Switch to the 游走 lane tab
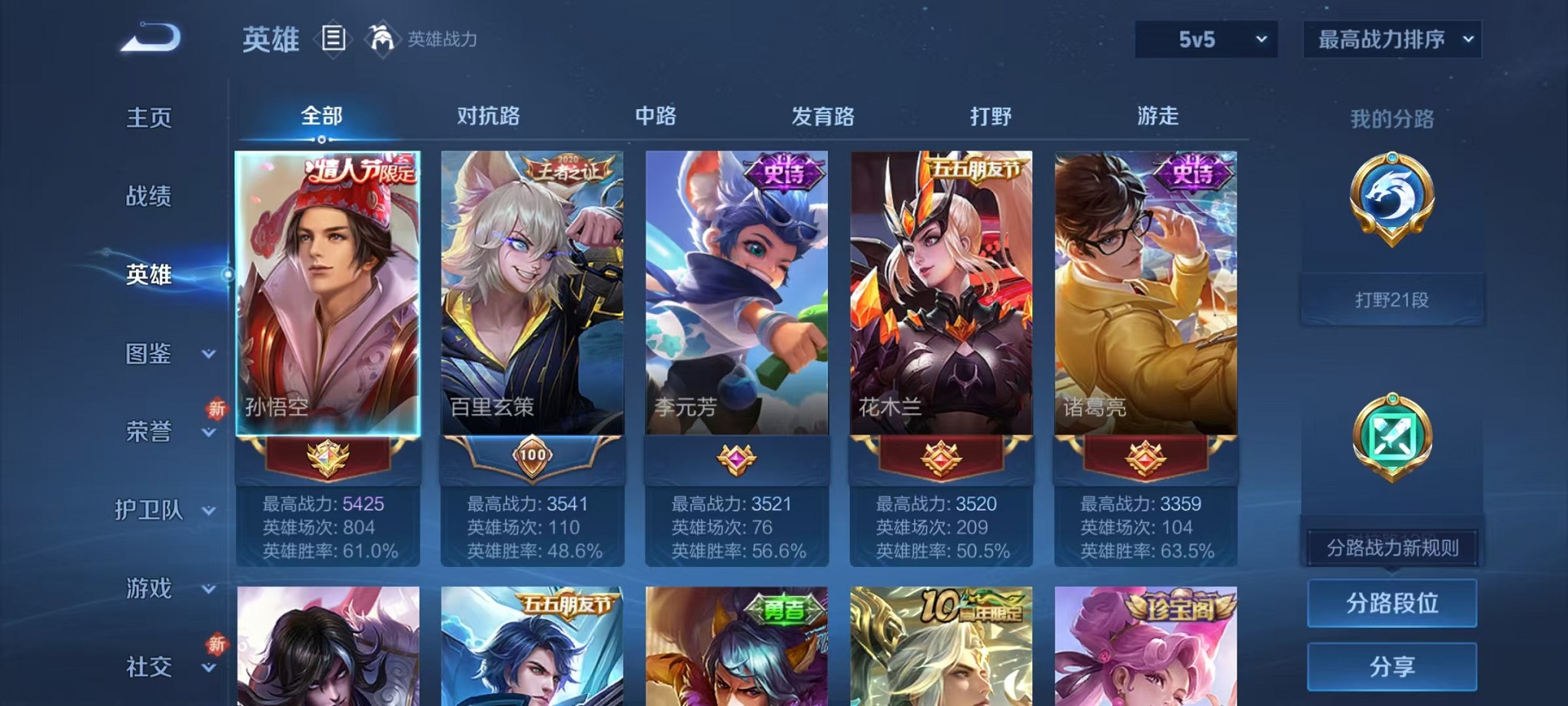The image size is (1568, 706). [1158, 116]
